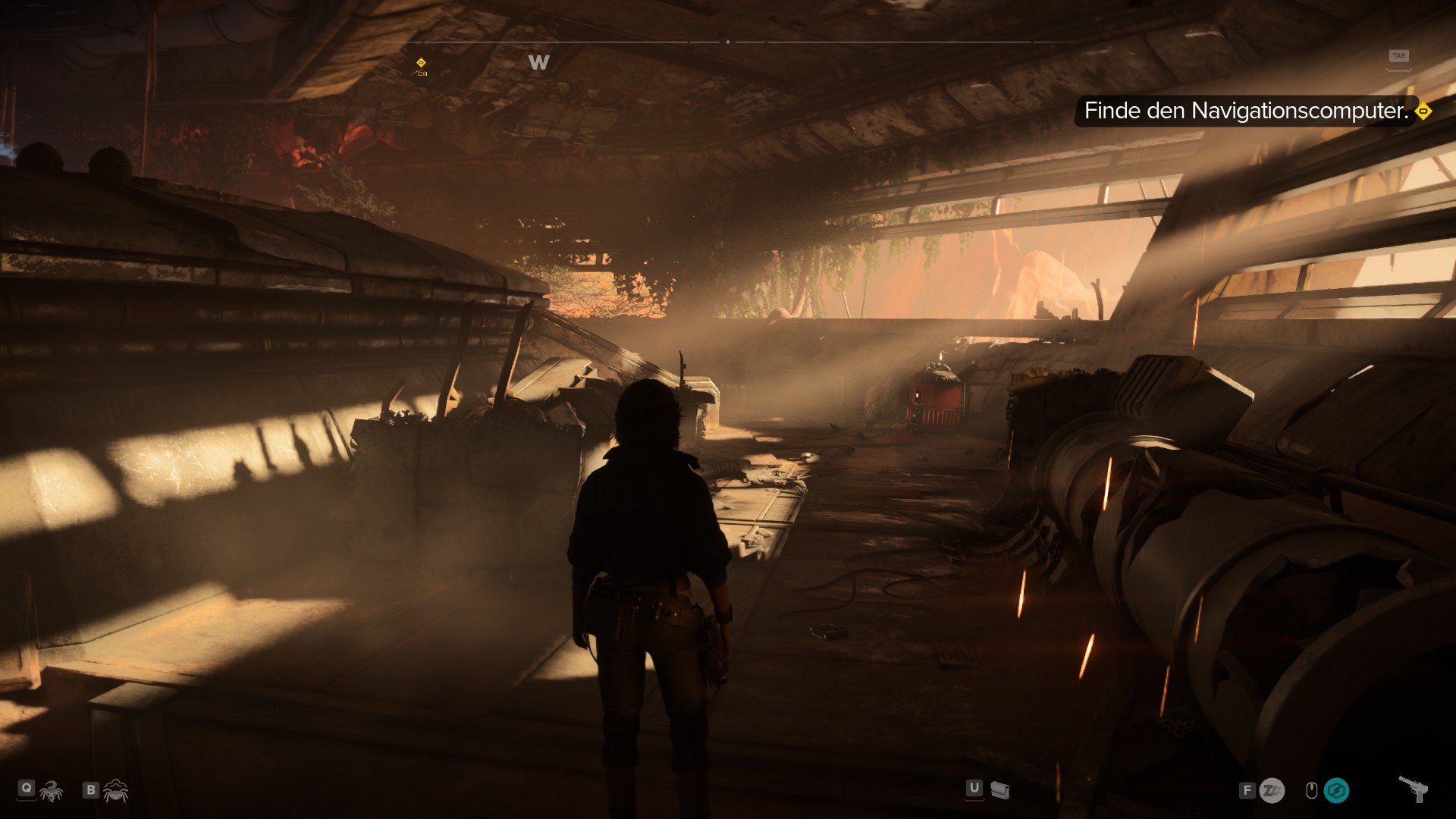Open the satchel inventory icon
This screenshot has height=819, width=1456.
coord(999,791)
